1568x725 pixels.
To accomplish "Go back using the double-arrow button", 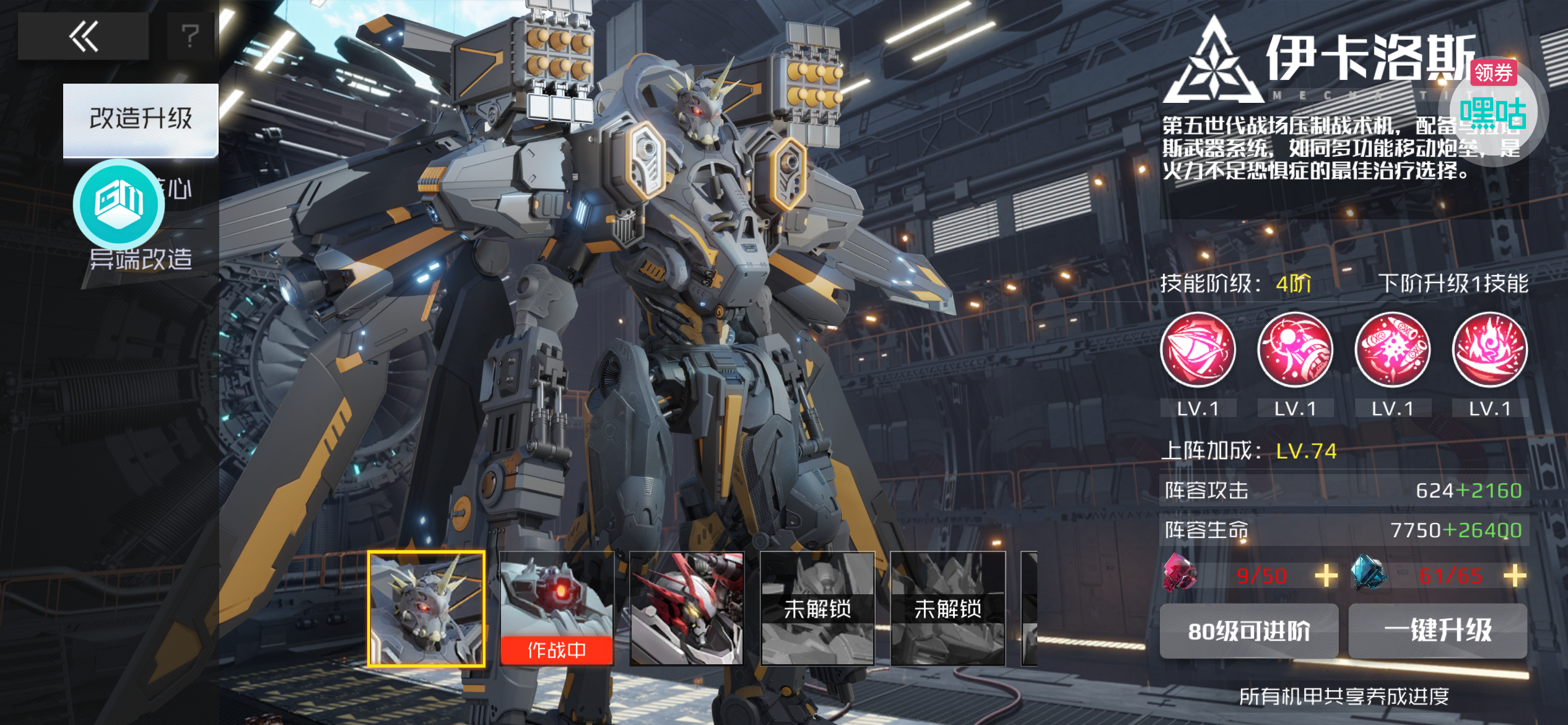I will pyautogui.click(x=84, y=36).
